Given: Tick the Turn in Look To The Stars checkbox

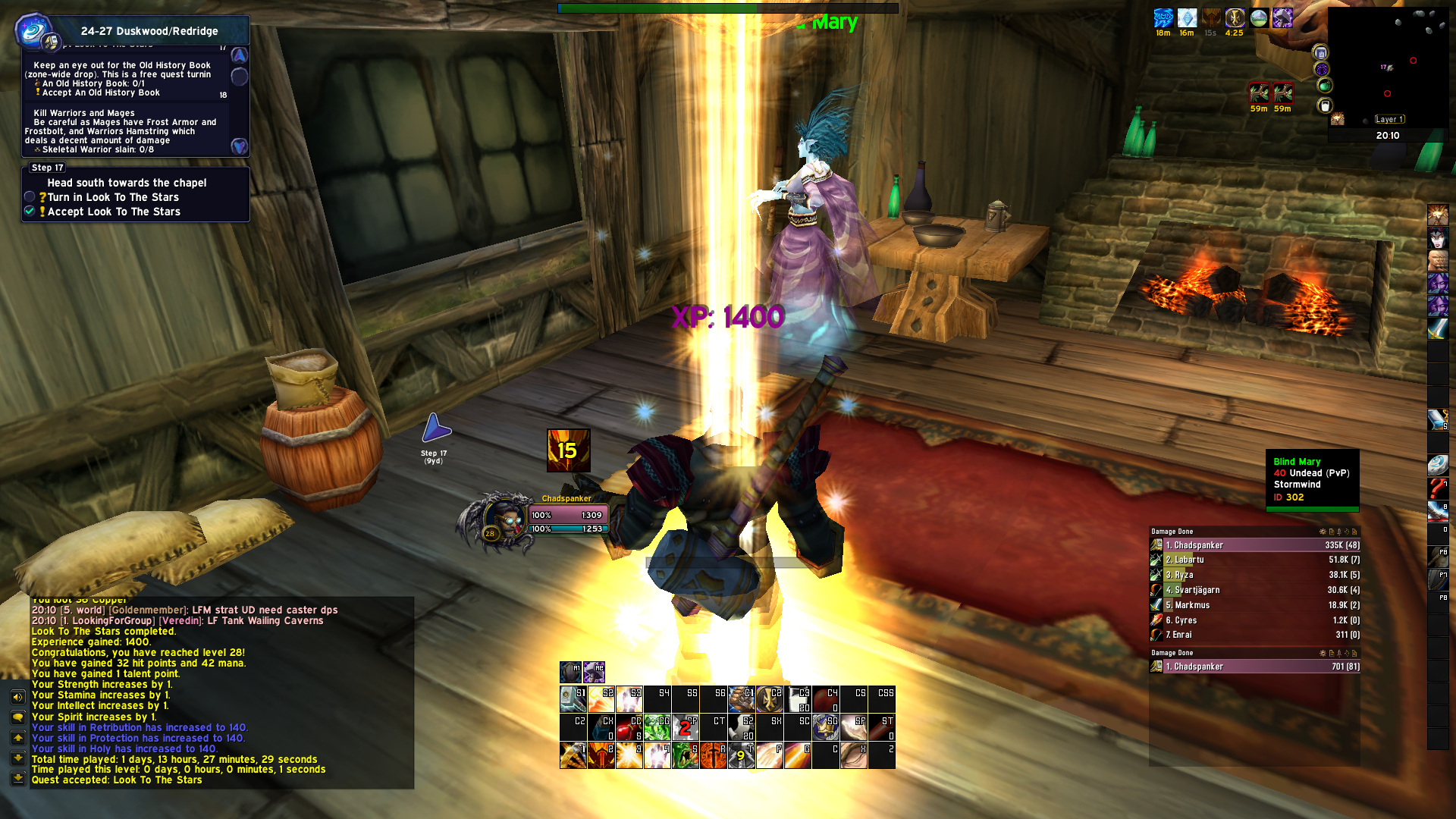Looking at the screenshot, I should (x=30, y=197).
